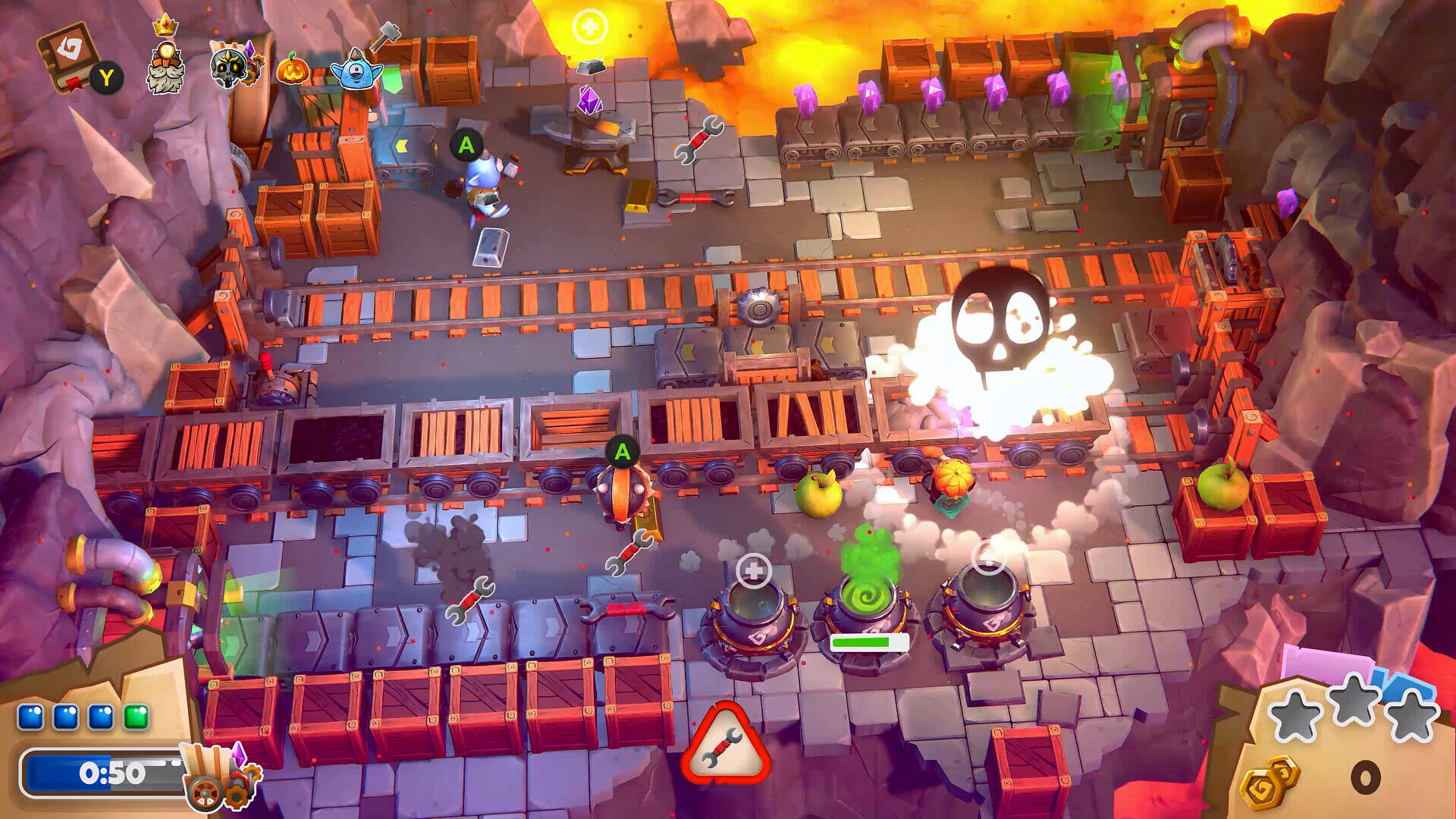This screenshot has height=819, width=1456.
Task: Click the red wrench warning triangle
Action: (726, 747)
